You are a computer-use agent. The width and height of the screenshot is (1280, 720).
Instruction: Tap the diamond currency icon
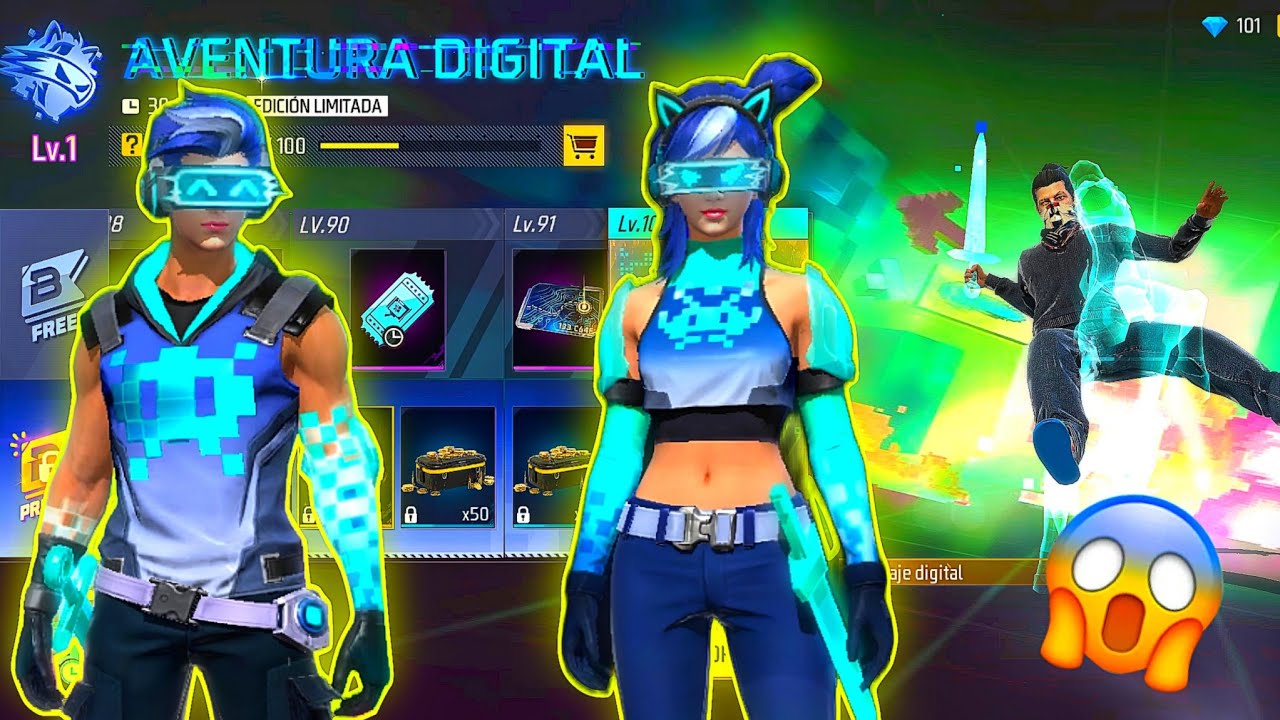point(1214,26)
